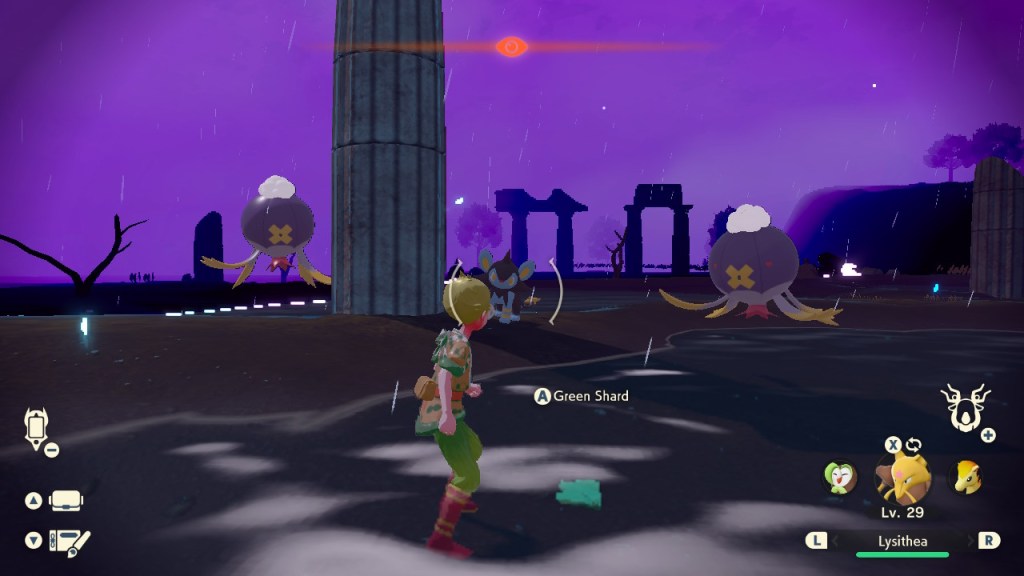Open the Pokédex notebook and brush icon
Viewport: 1024px width, 576px height.
(68, 541)
